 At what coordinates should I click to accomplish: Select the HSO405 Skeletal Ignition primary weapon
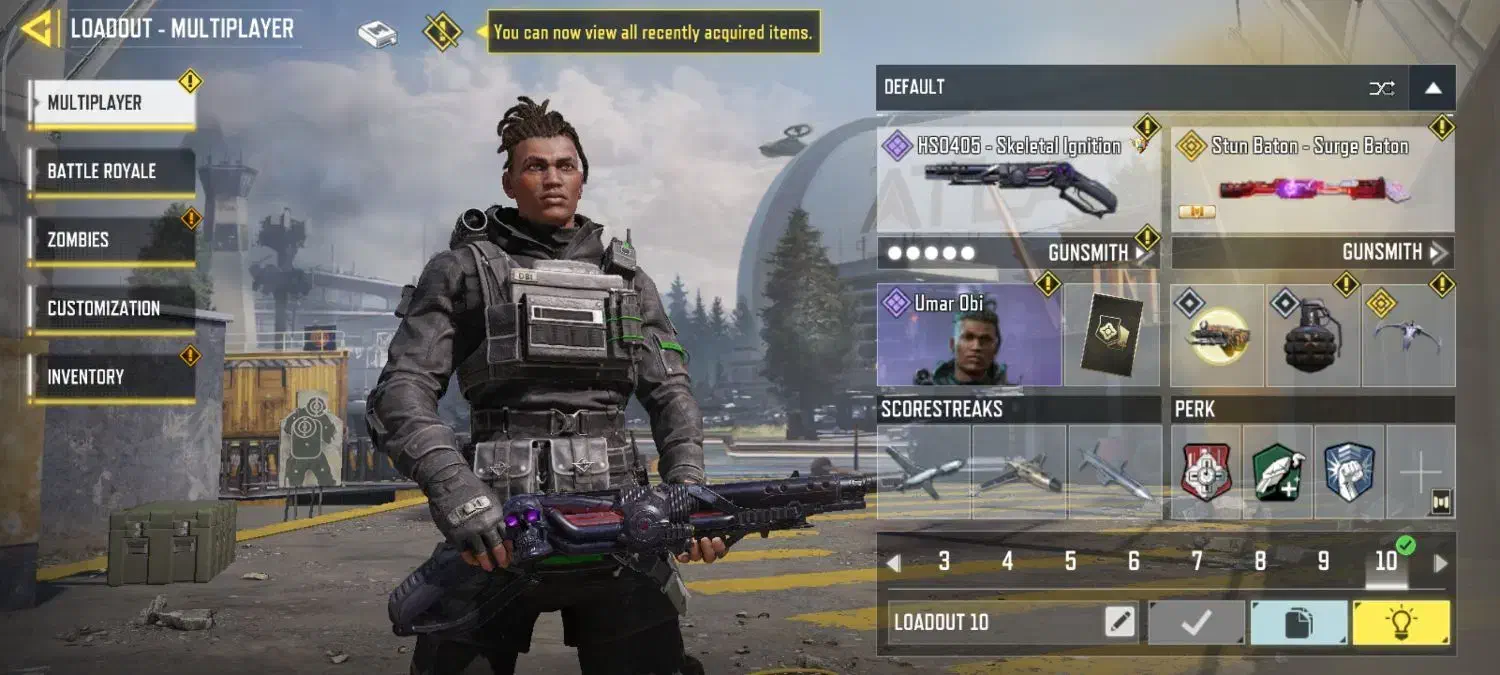coord(1018,182)
